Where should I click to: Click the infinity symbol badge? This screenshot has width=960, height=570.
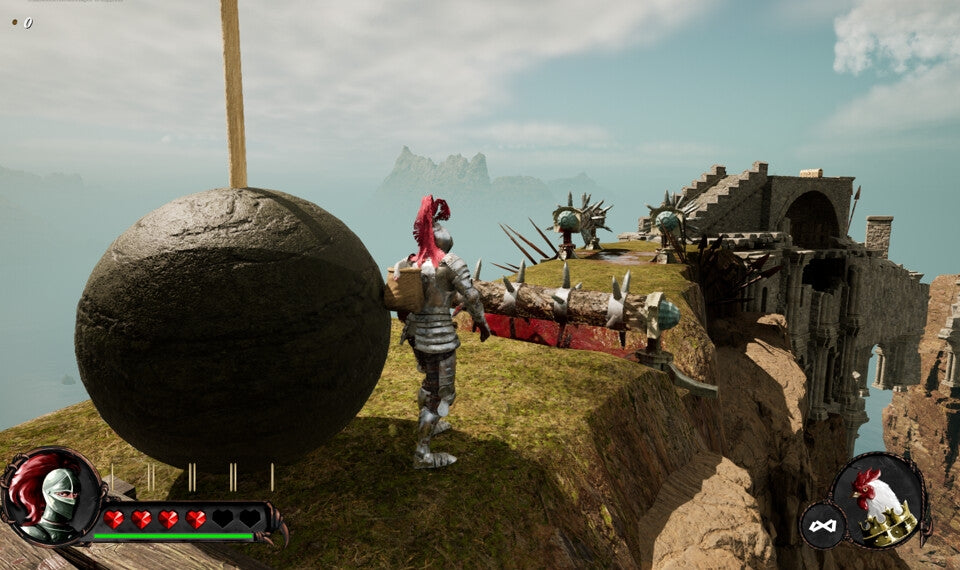[x=822, y=525]
